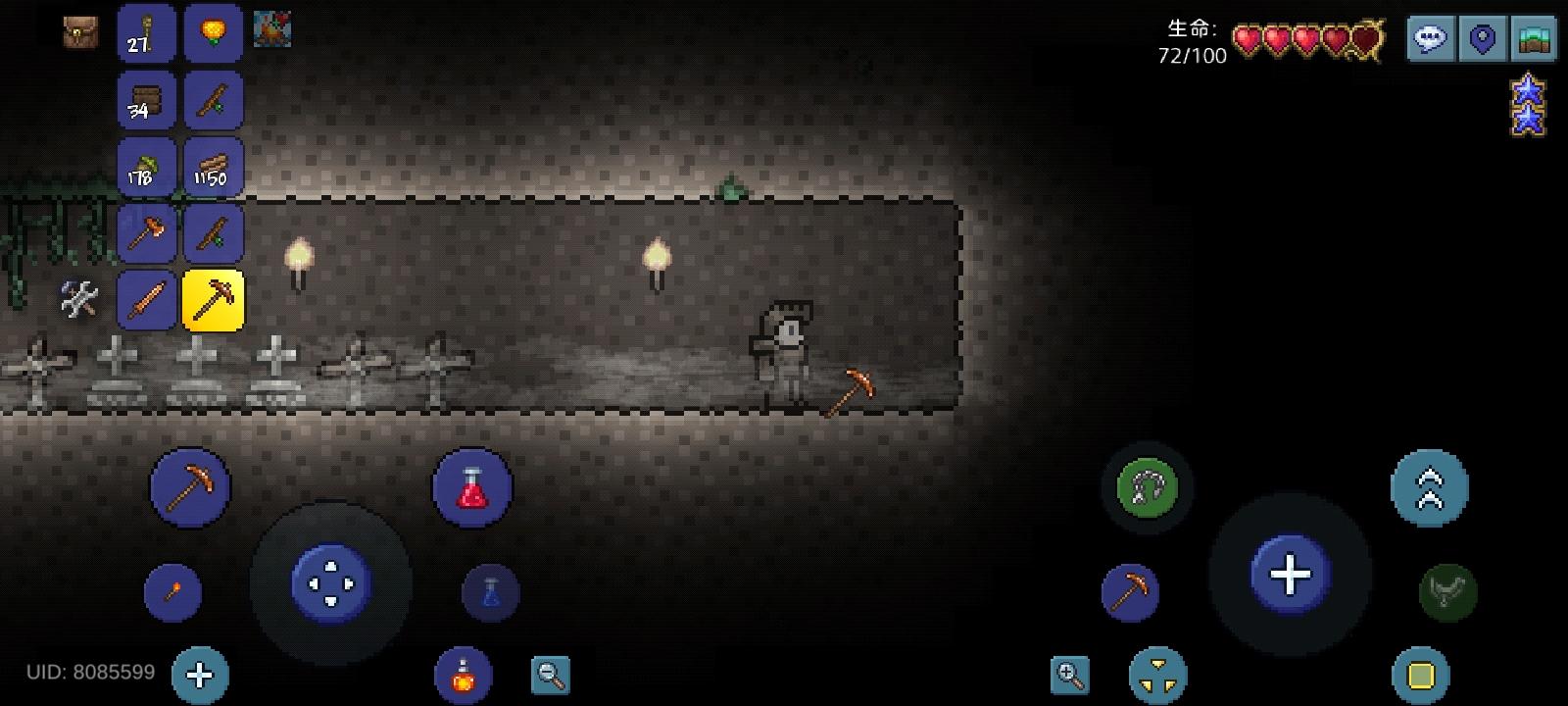Viewport: 1568px width, 706px height.
Task: Select the wooden sword hotbar slot
Action: (x=147, y=301)
